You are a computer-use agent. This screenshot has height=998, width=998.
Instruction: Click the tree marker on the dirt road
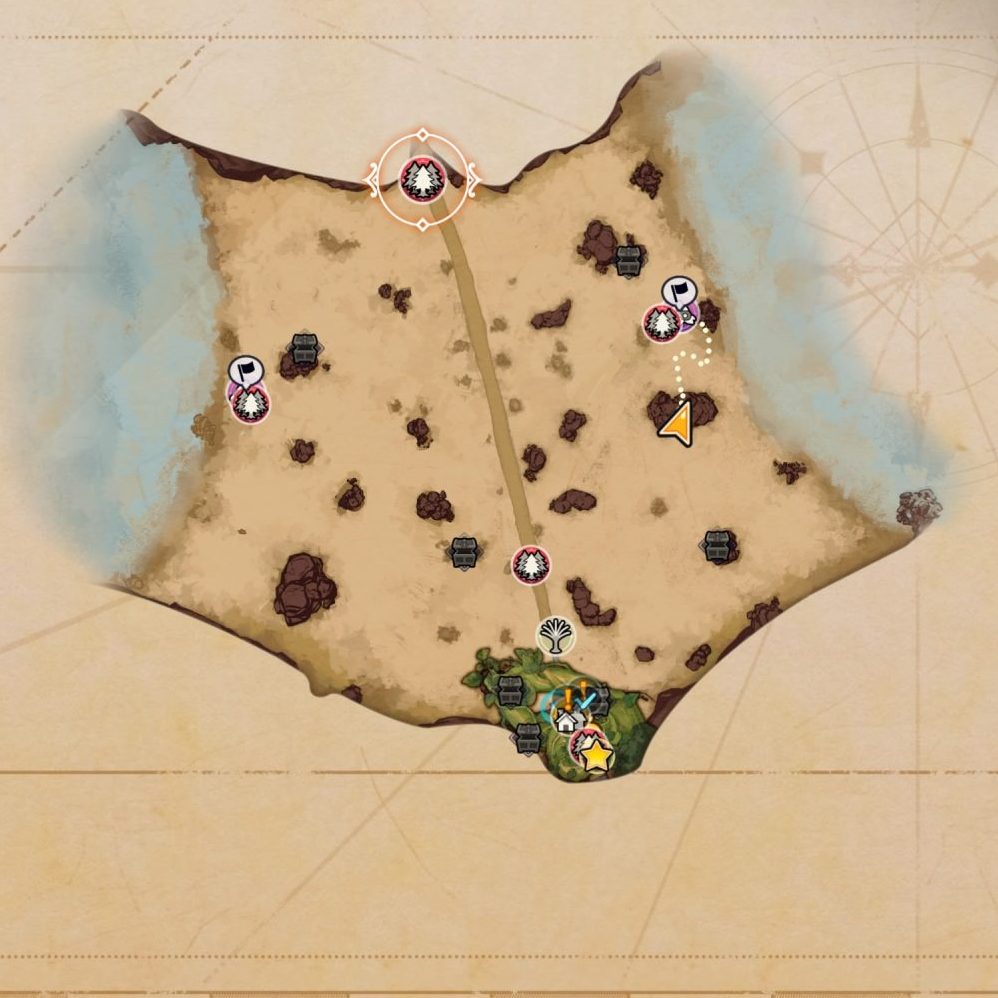pos(530,565)
